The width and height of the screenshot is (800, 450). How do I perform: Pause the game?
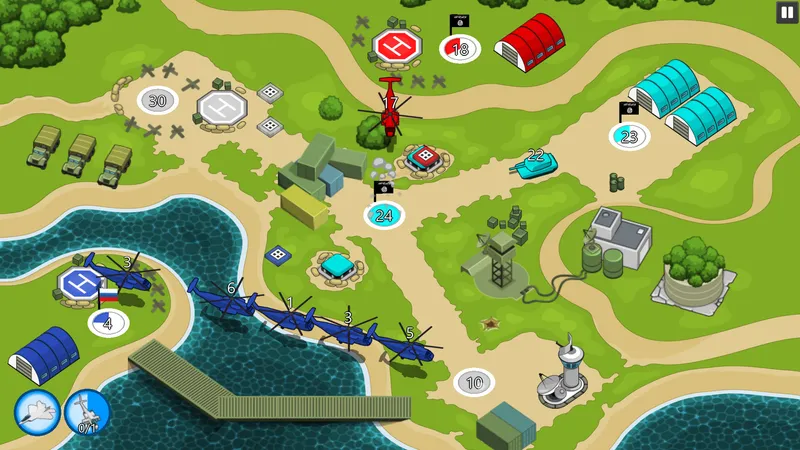786,12
